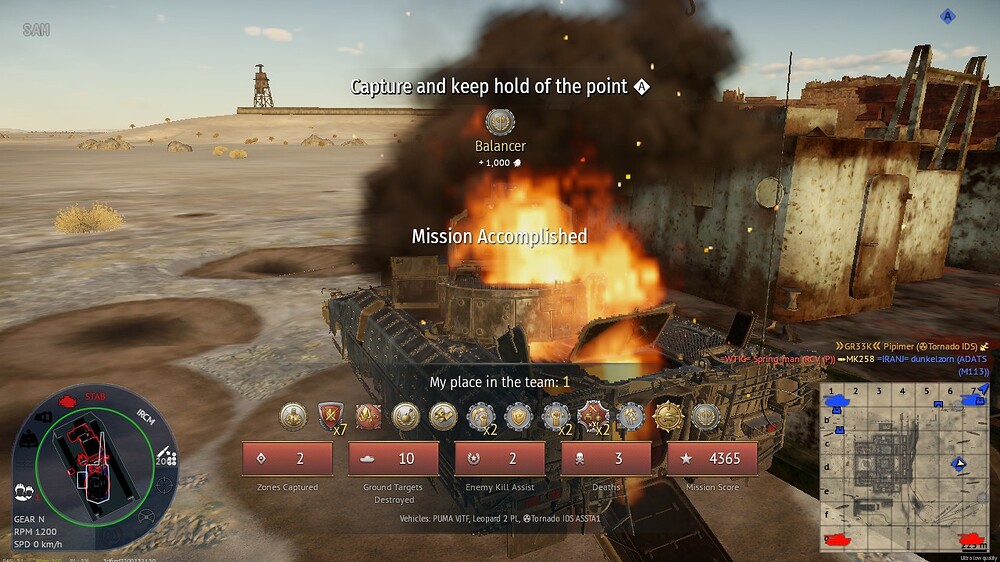Click the Balancer award medal above the +1,000 reward
The image size is (1000, 562).
point(500,122)
